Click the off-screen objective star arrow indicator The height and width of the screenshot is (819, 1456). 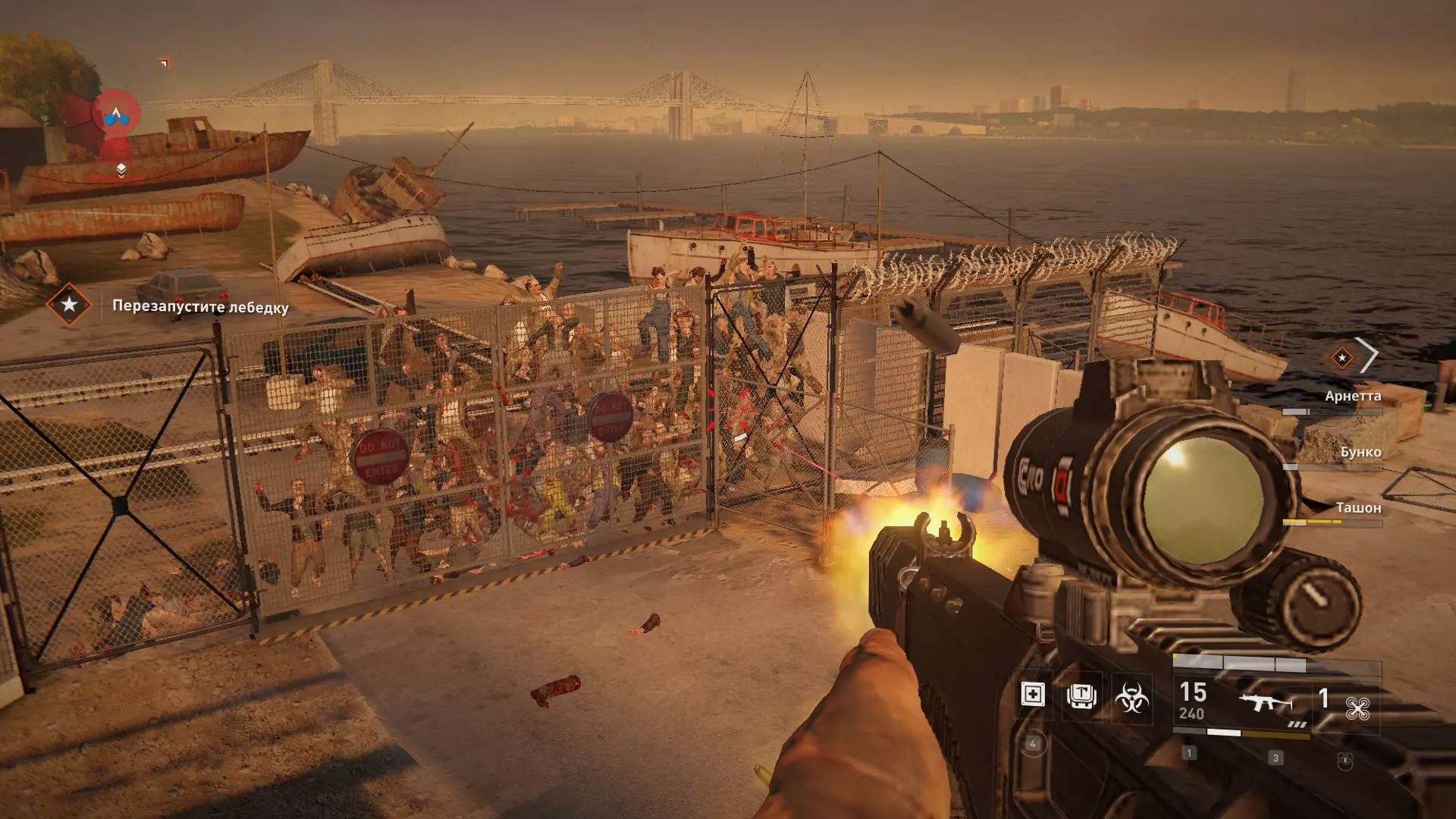click(1354, 356)
